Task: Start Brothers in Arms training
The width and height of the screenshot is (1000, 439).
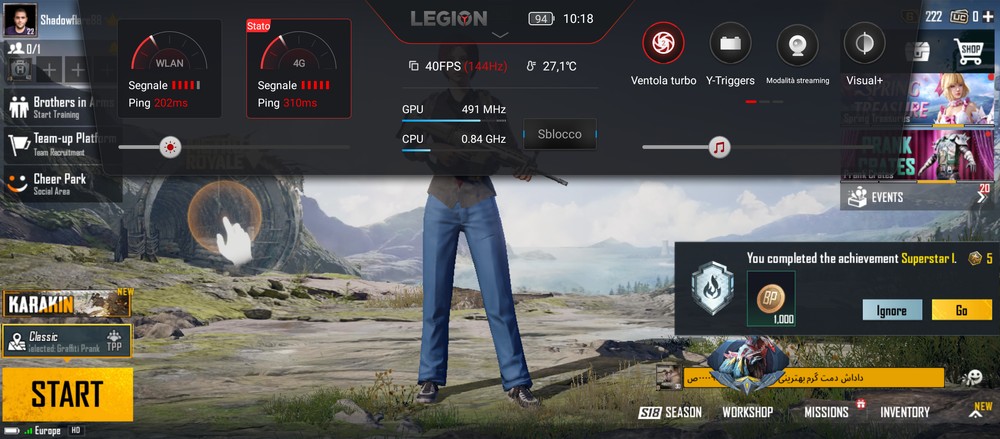Action: click(x=60, y=105)
